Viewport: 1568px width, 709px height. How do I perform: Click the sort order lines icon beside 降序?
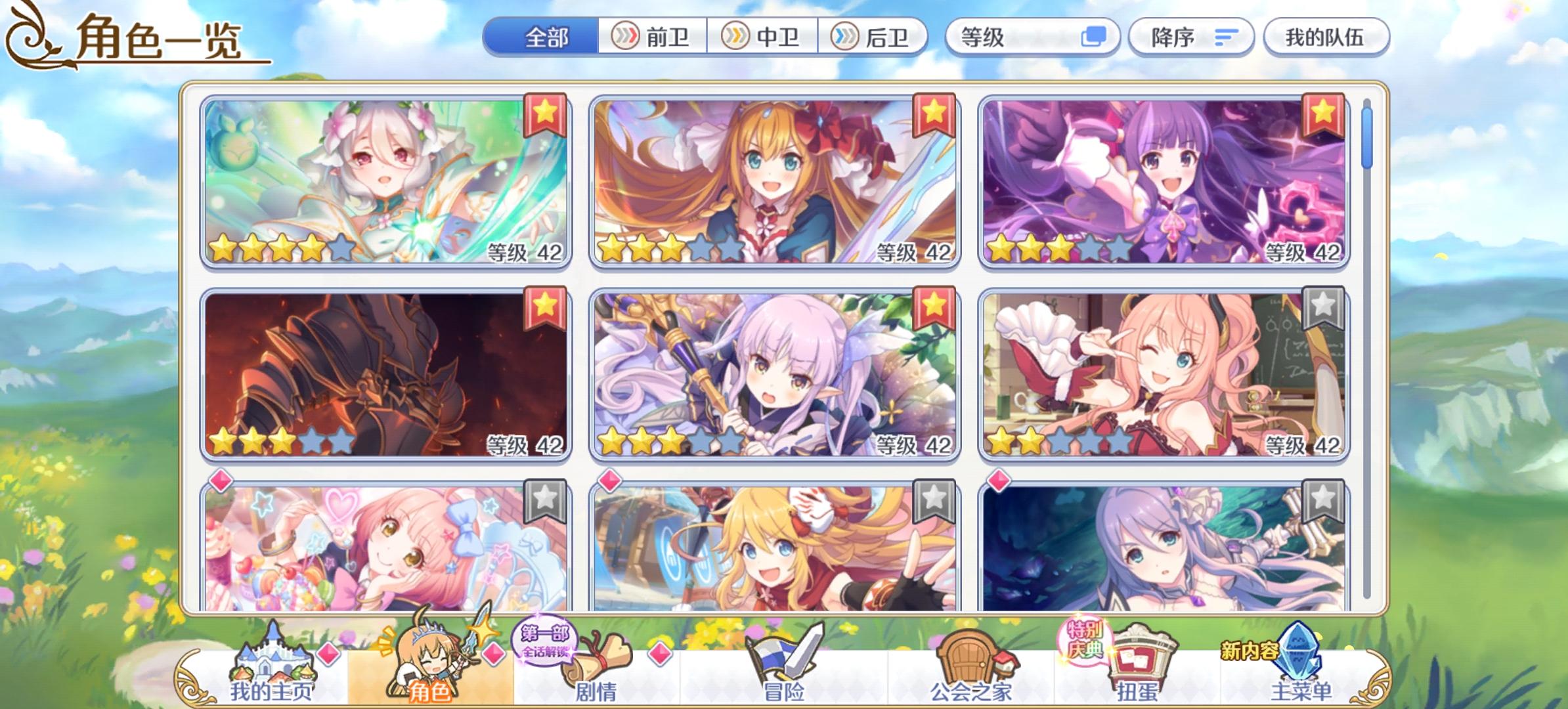[1225, 37]
